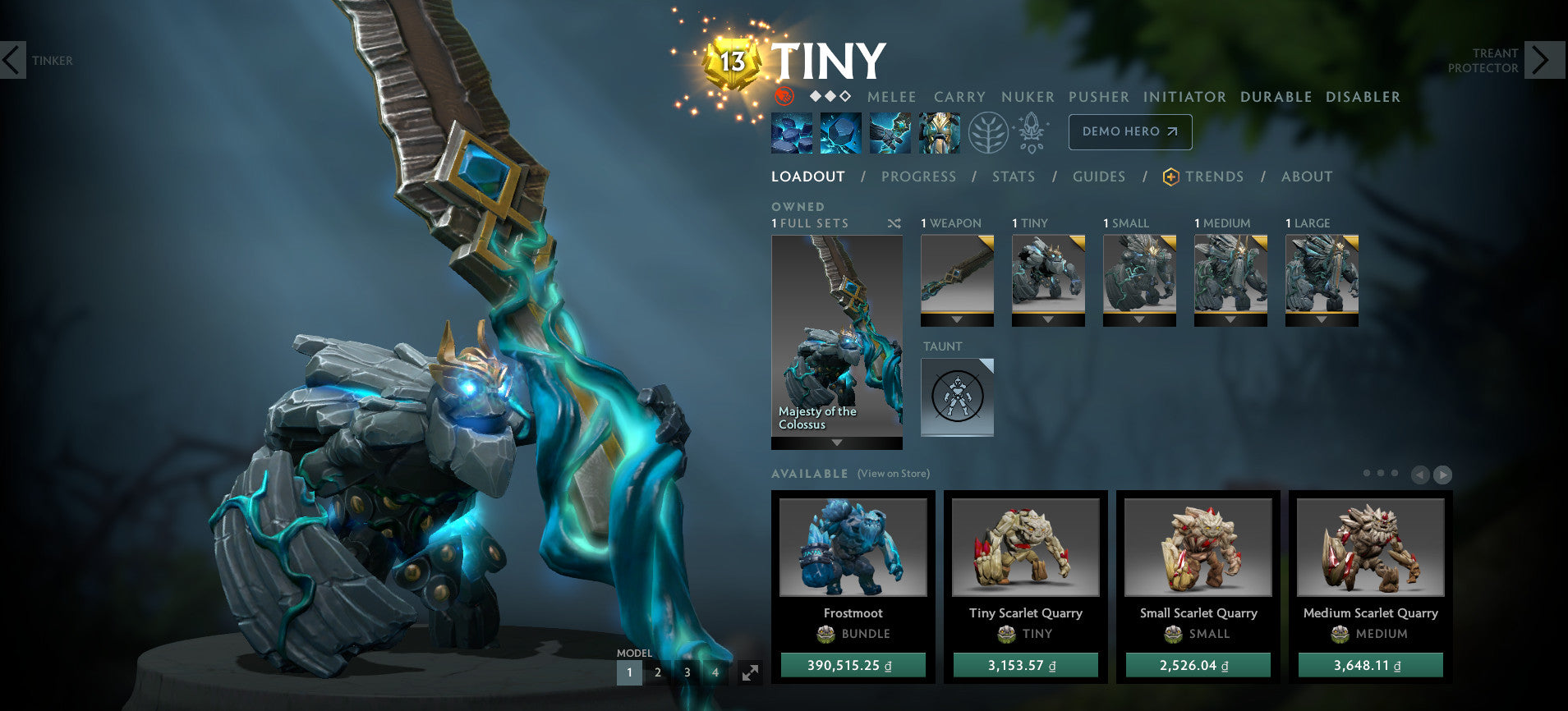Click the right arrow to Treant Protector

(1542, 60)
